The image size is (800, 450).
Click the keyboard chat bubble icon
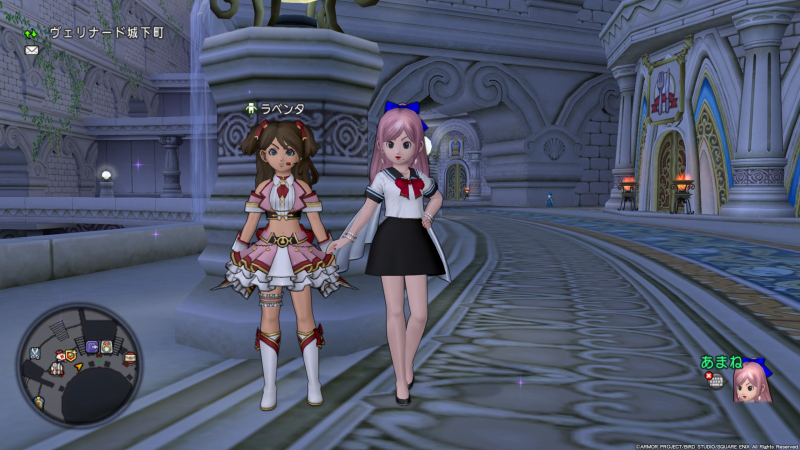click(x=717, y=381)
